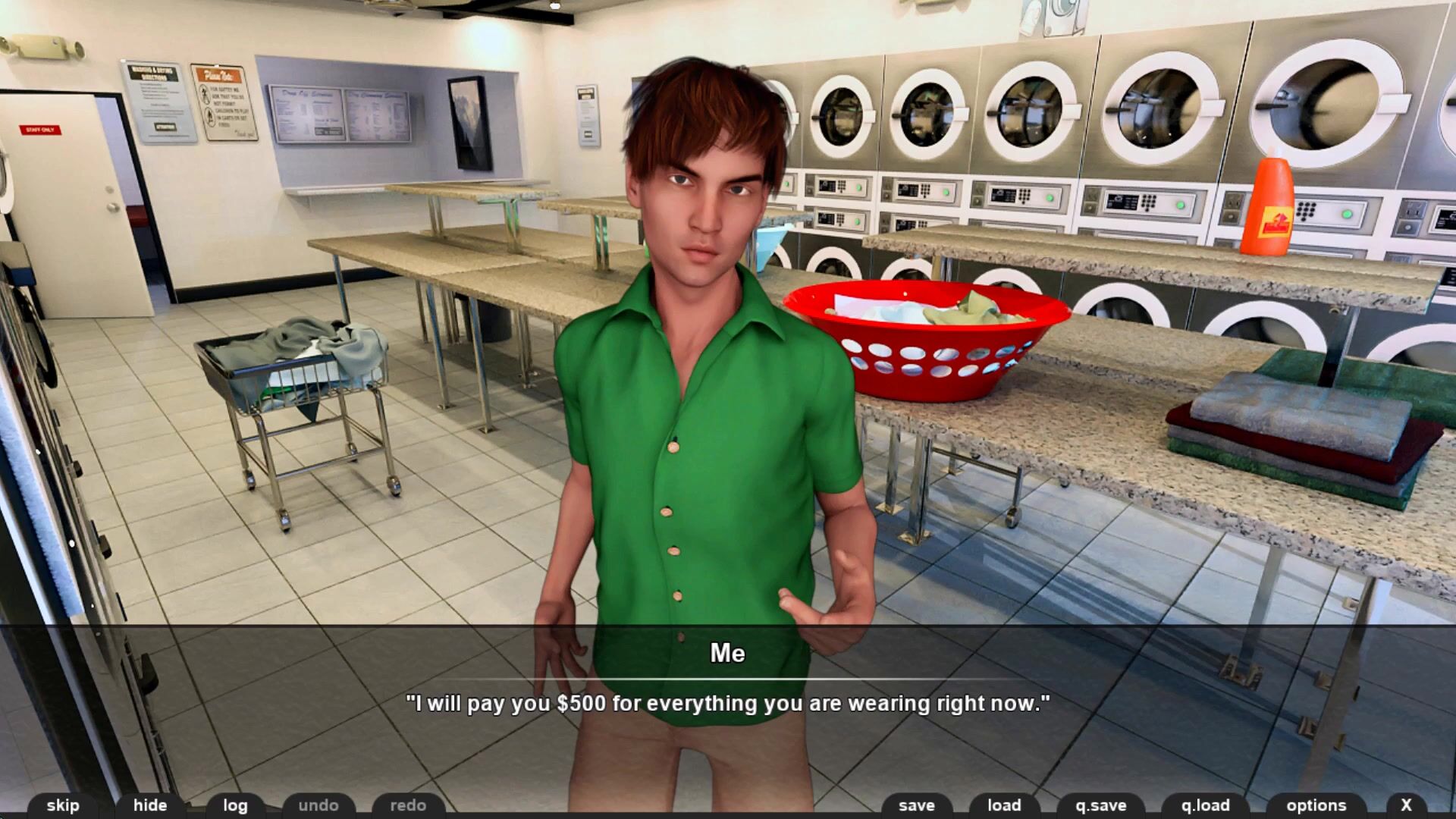
Task: Redo the dialogue step
Action: [x=408, y=805]
